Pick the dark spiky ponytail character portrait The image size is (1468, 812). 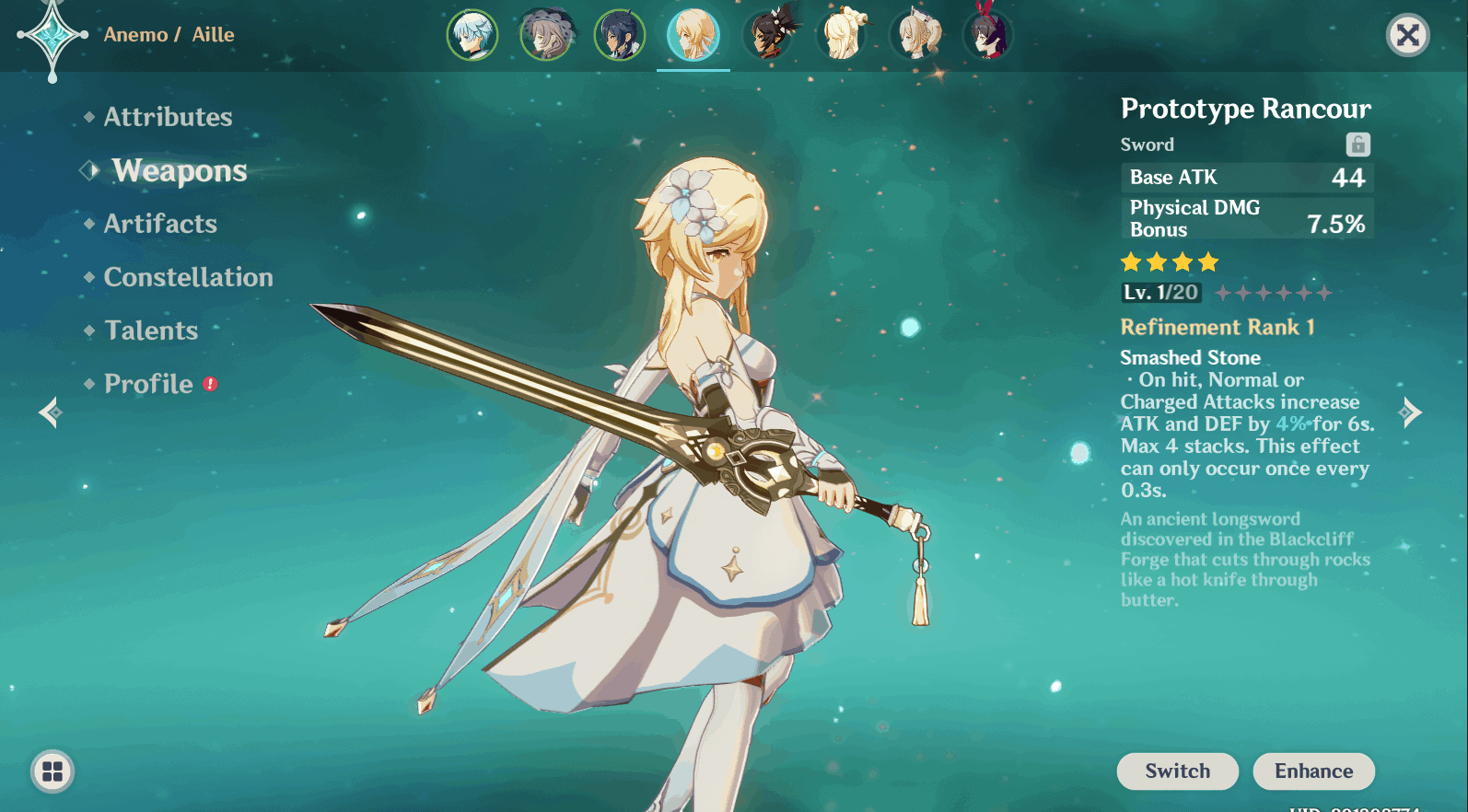[x=767, y=36]
